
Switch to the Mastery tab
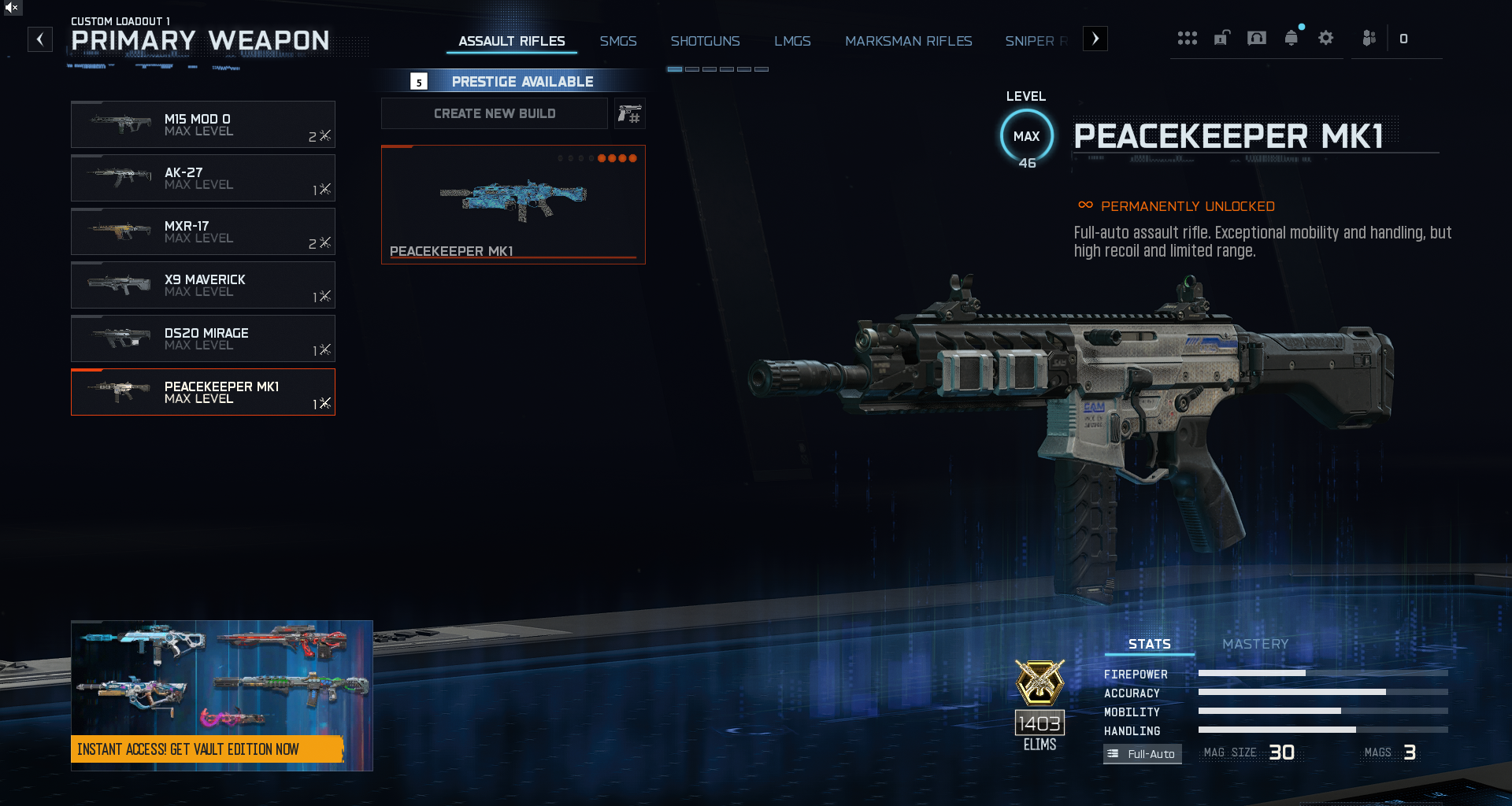pyautogui.click(x=1255, y=644)
